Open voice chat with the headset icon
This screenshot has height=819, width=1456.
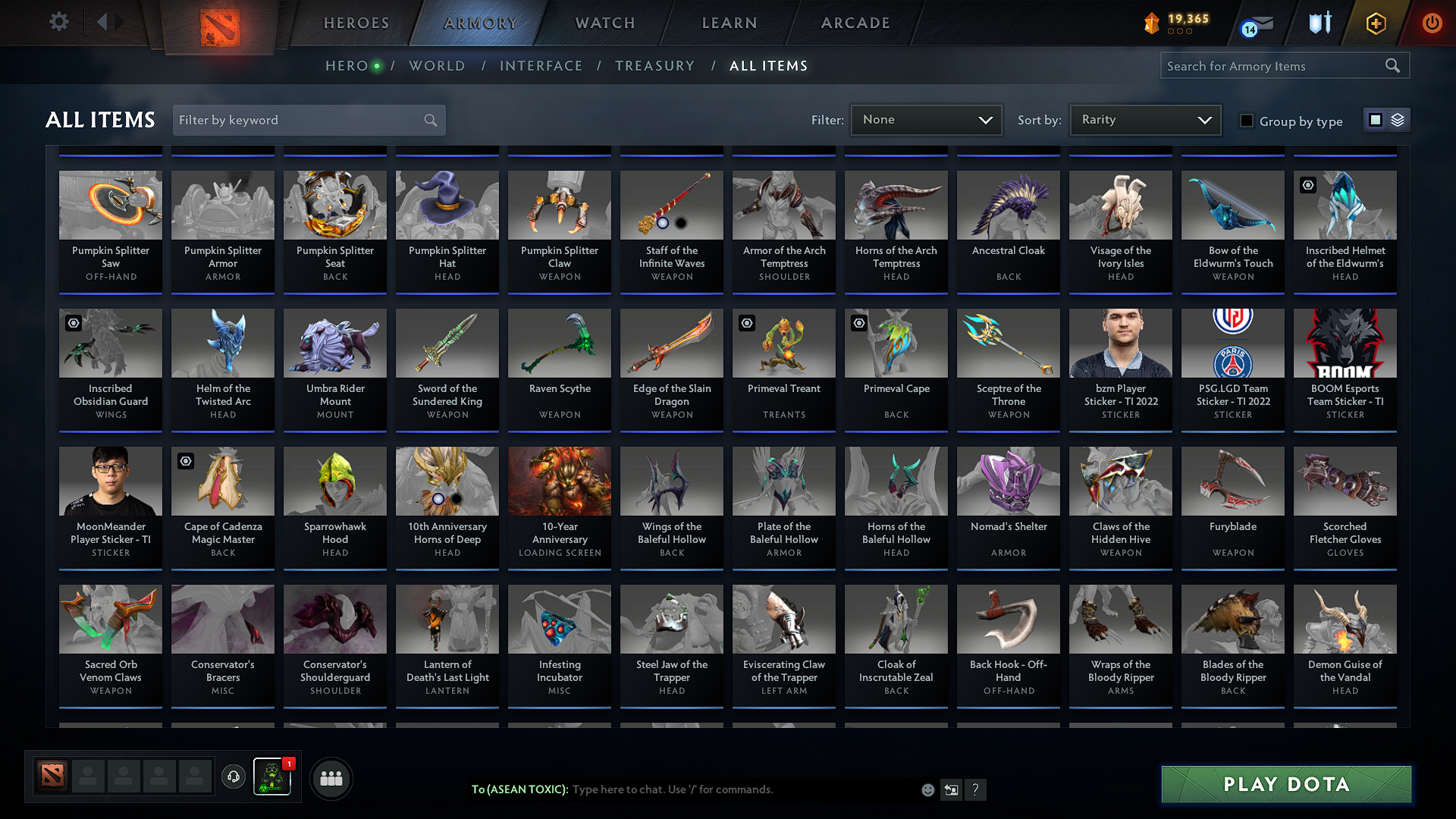[x=233, y=777]
